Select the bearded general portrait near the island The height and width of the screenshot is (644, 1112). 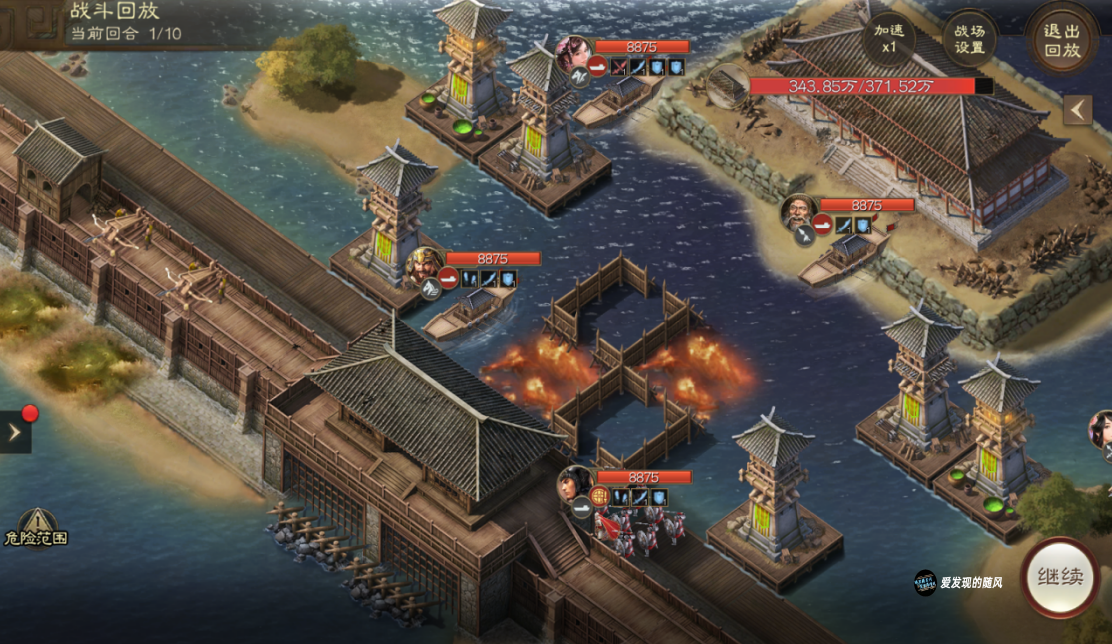coord(800,214)
